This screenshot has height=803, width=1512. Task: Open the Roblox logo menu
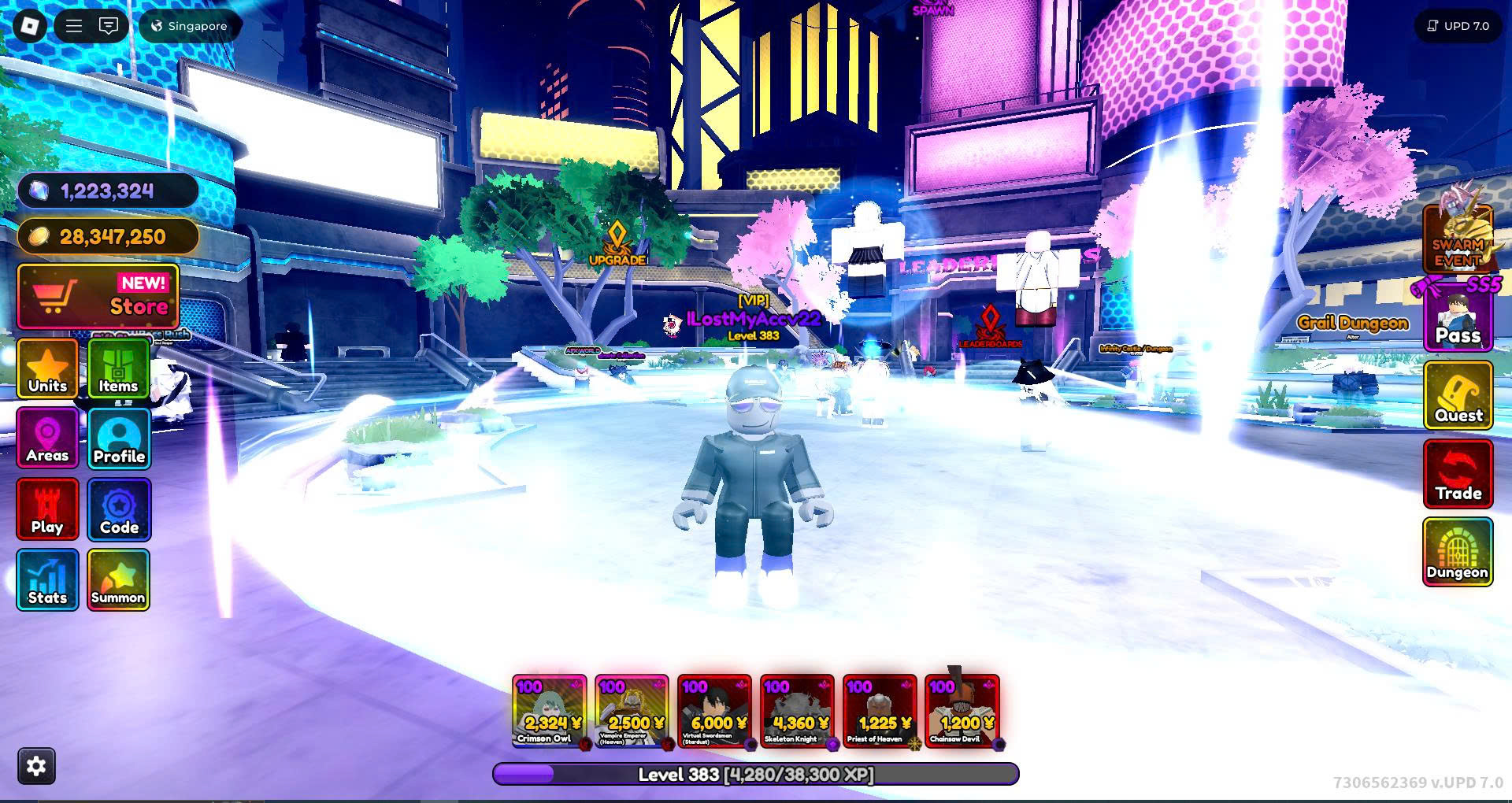pos(30,26)
